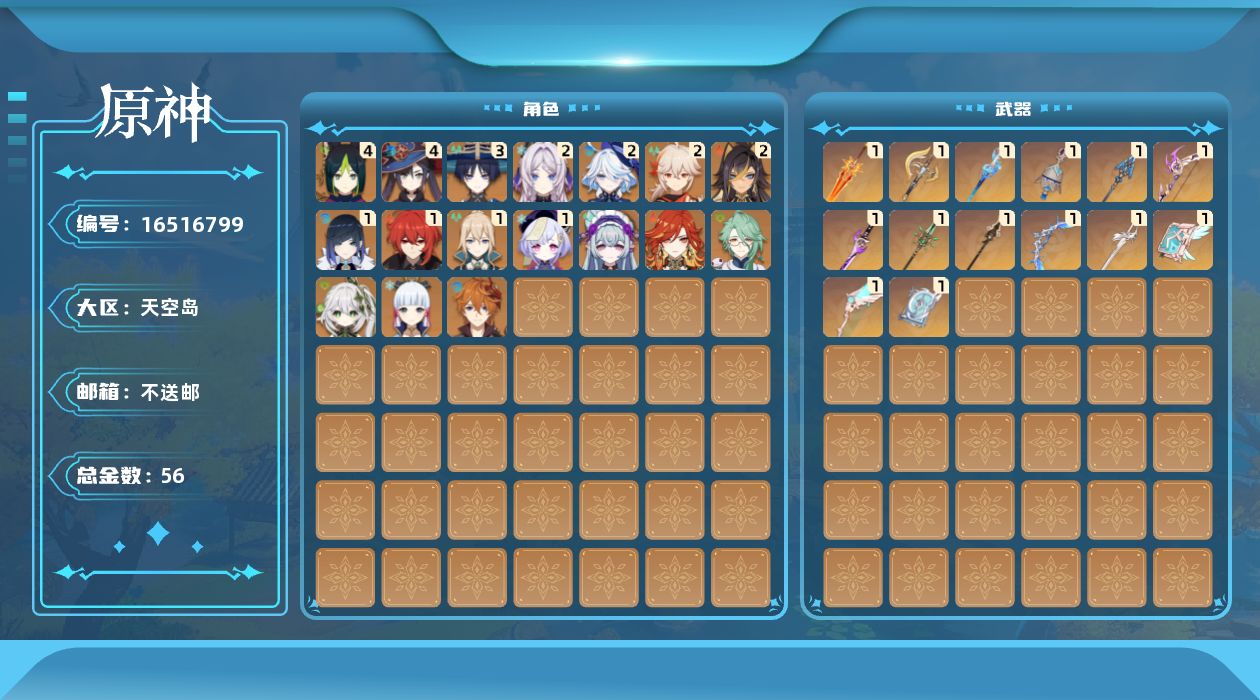Select the Sigewinne character portrait

[x=610, y=240]
